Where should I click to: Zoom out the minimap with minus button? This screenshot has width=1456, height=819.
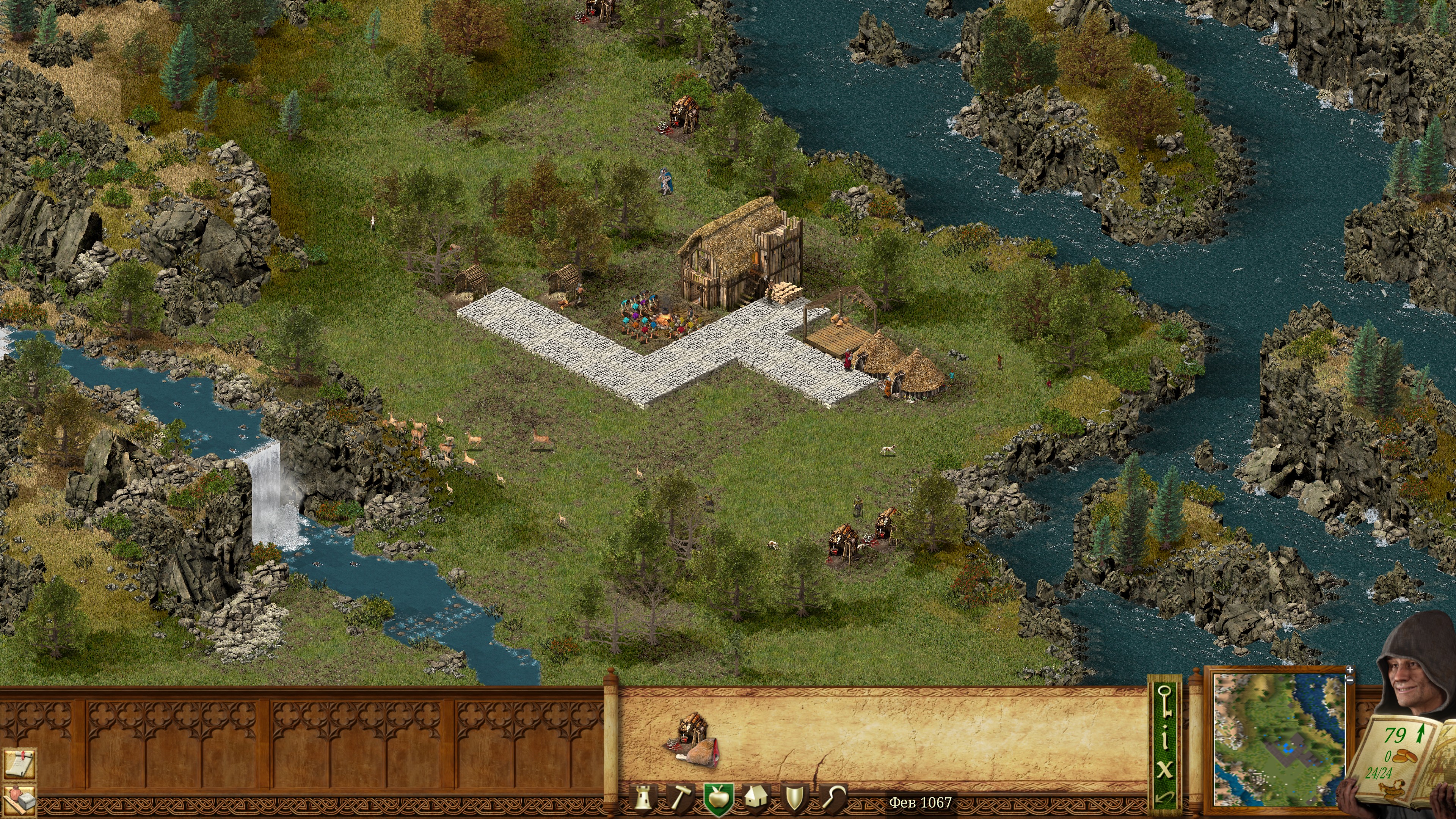(x=1350, y=680)
